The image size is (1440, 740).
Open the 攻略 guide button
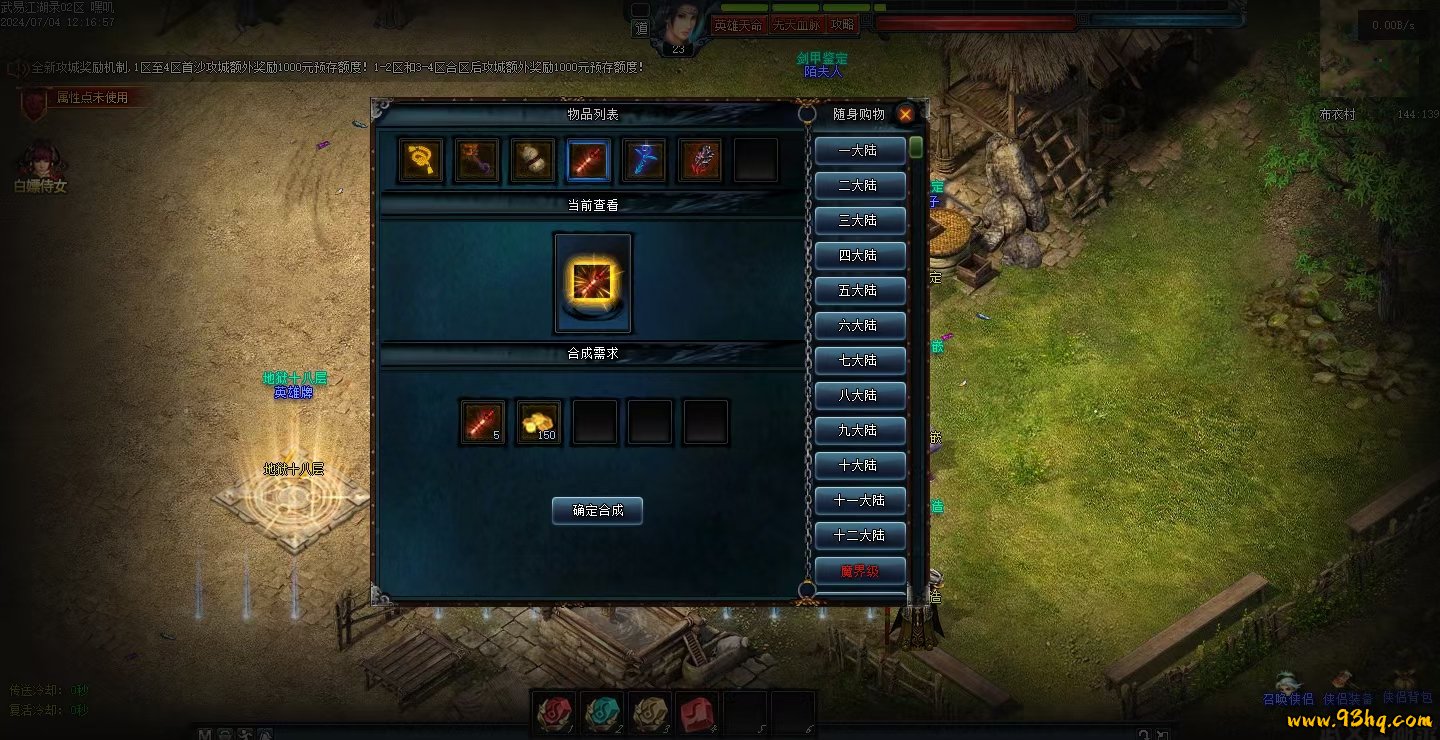[x=843, y=25]
